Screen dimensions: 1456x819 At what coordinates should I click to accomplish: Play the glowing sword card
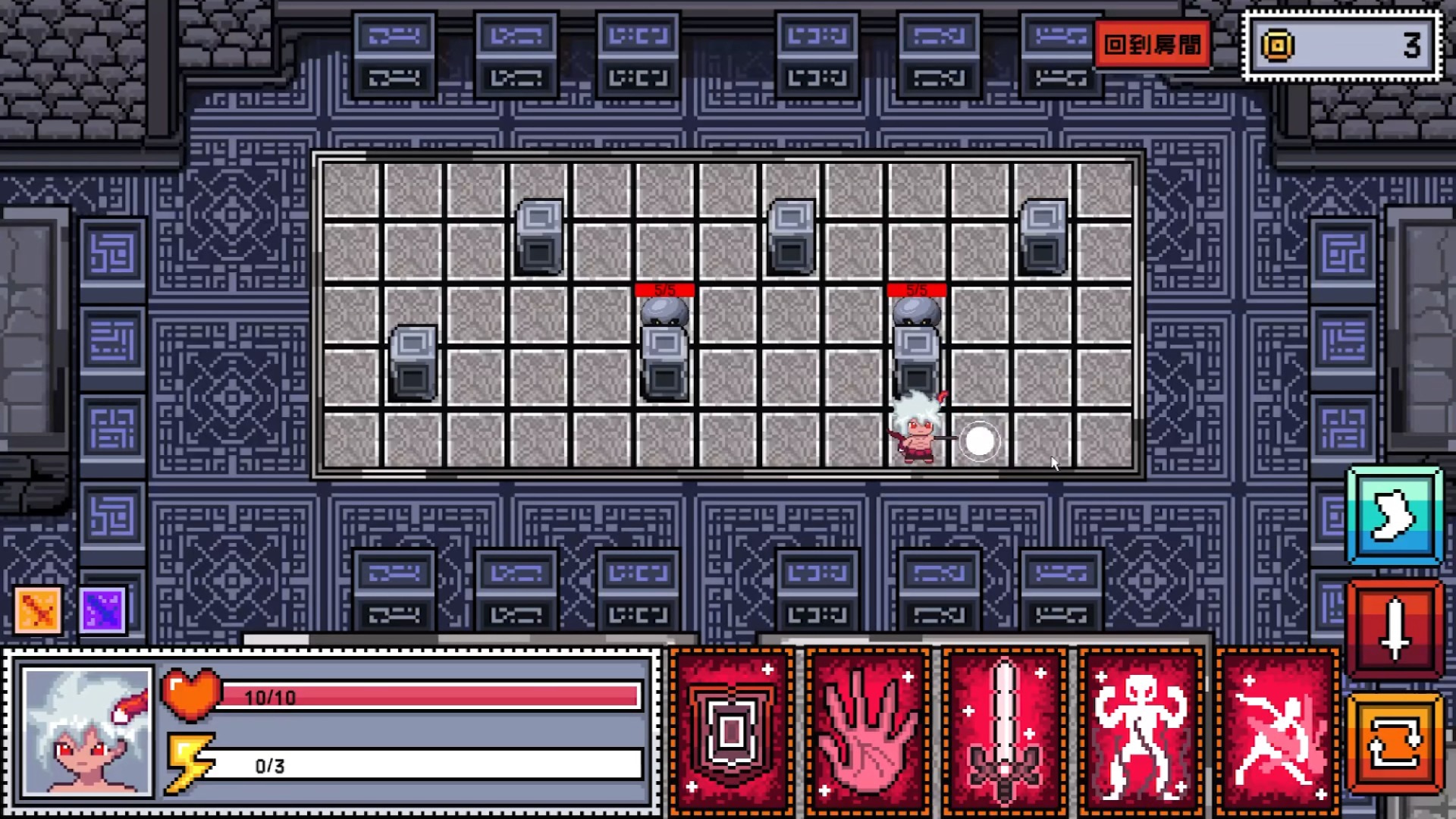1004,732
